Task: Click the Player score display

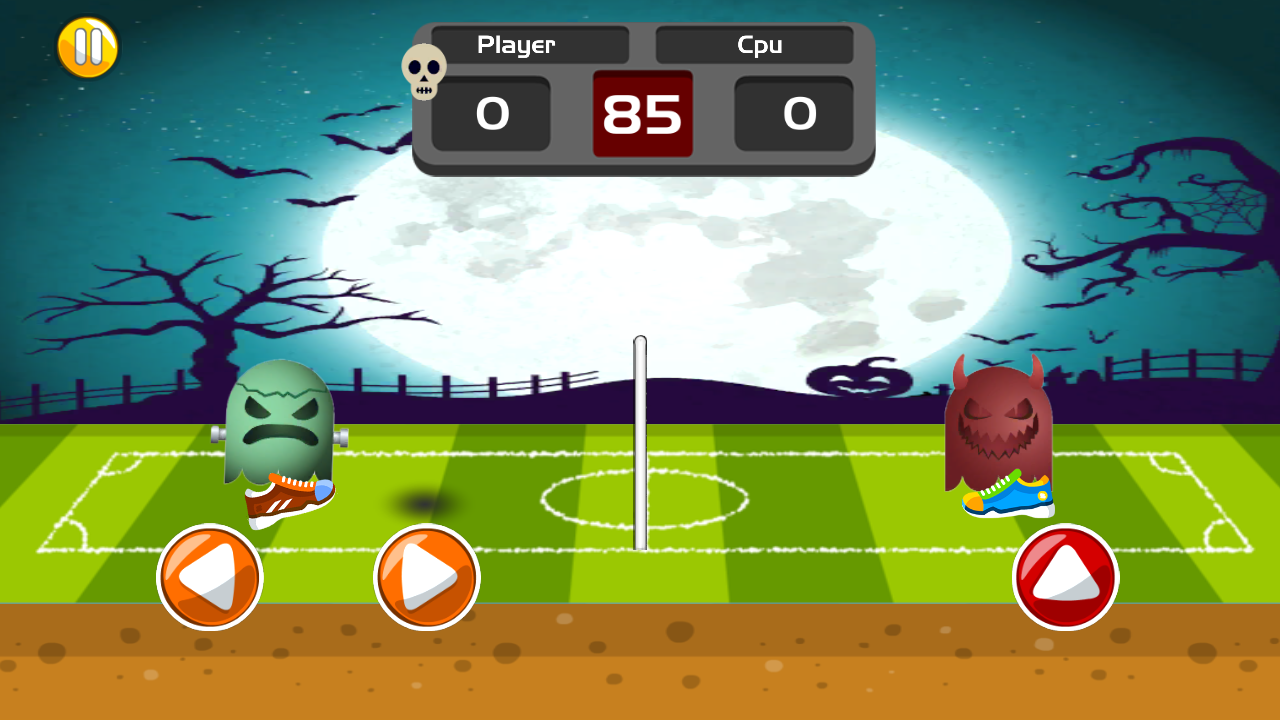Action: pyautogui.click(x=491, y=113)
